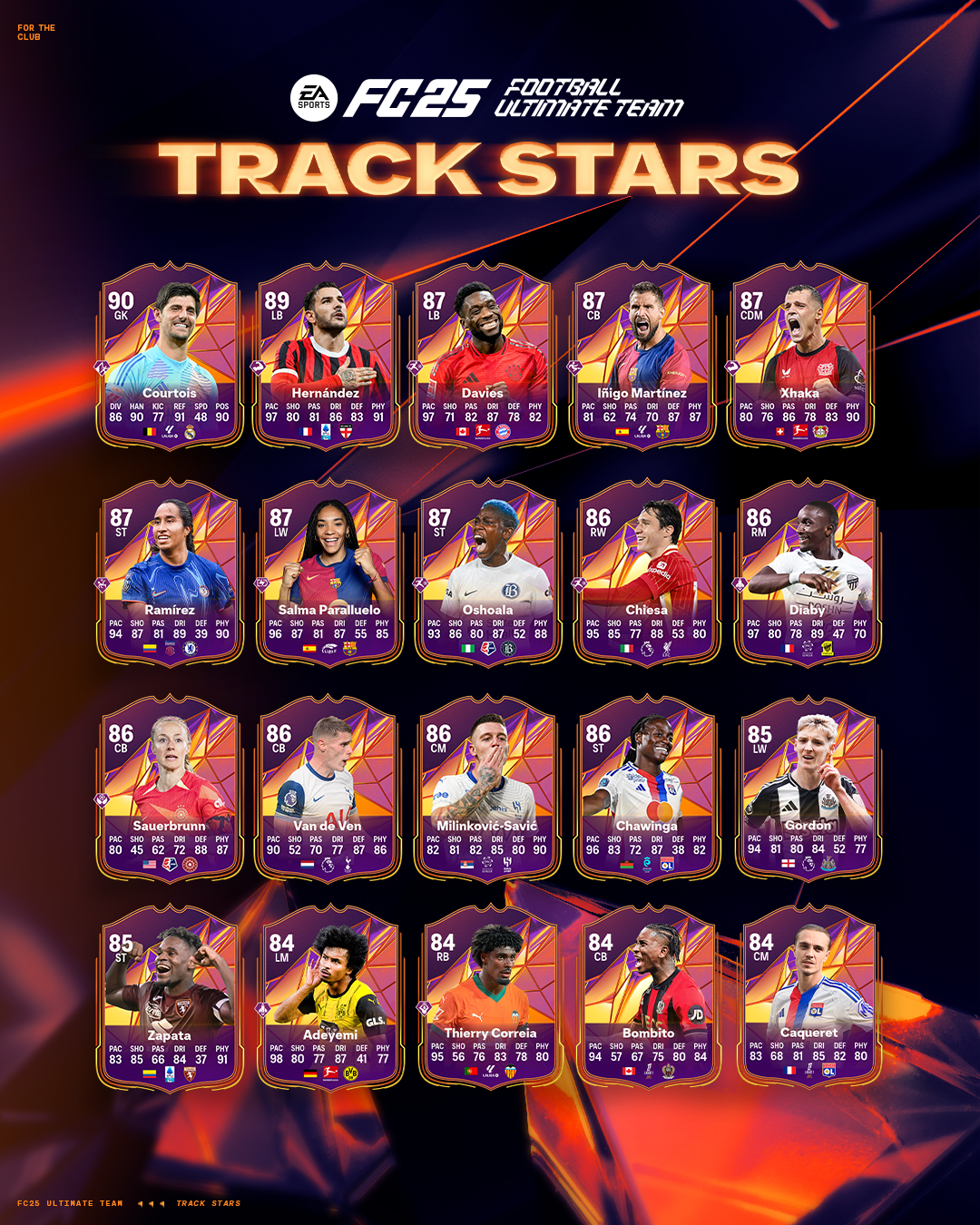
Task: Select the Ramírez striker card
Action: pos(170,573)
